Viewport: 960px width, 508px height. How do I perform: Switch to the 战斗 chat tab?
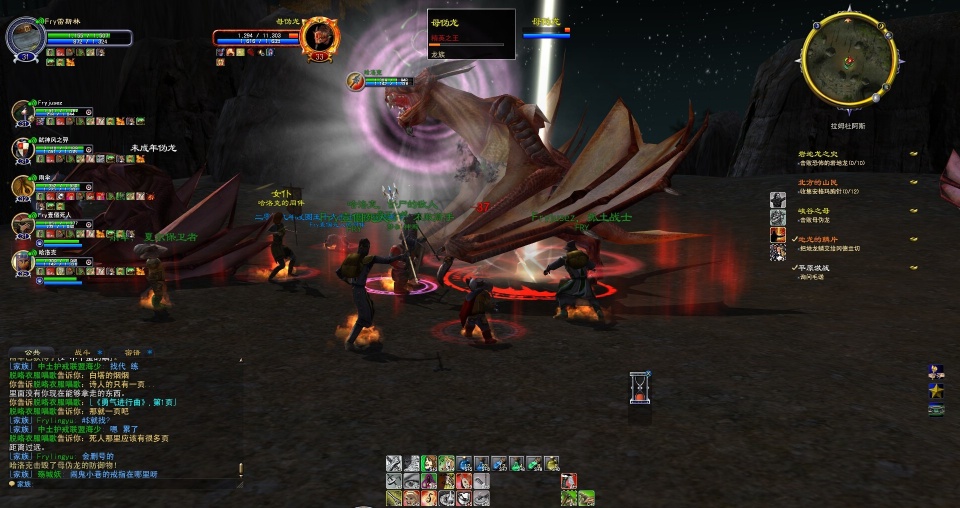[x=82, y=353]
